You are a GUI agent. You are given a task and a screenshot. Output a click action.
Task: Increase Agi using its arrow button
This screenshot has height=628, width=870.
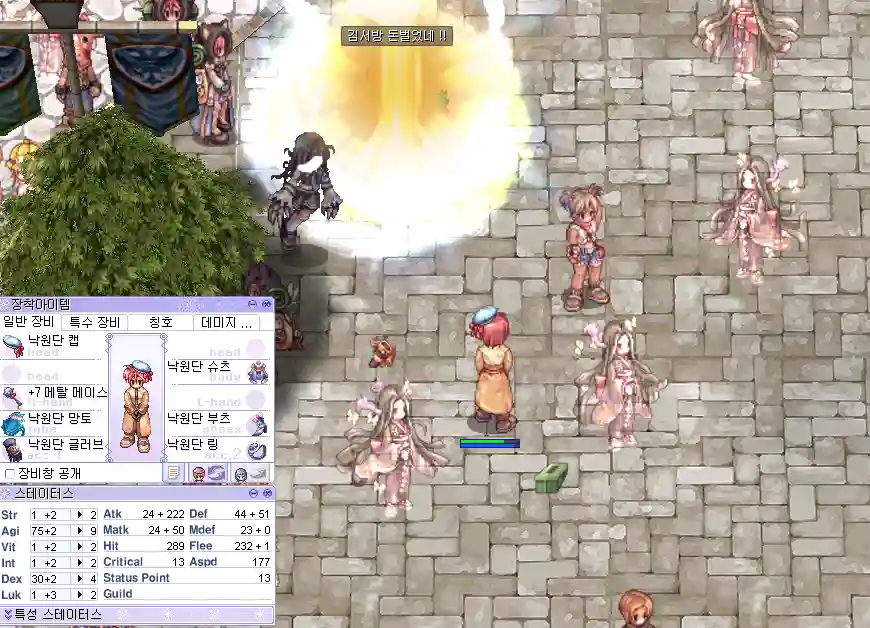tap(80, 530)
